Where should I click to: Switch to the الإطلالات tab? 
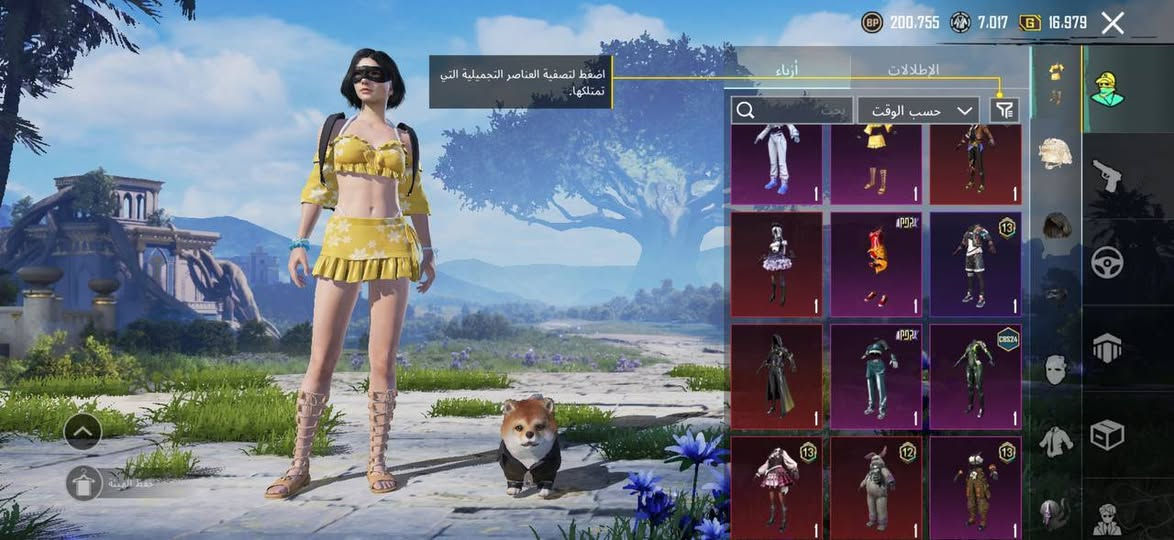click(x=913, y=70)
